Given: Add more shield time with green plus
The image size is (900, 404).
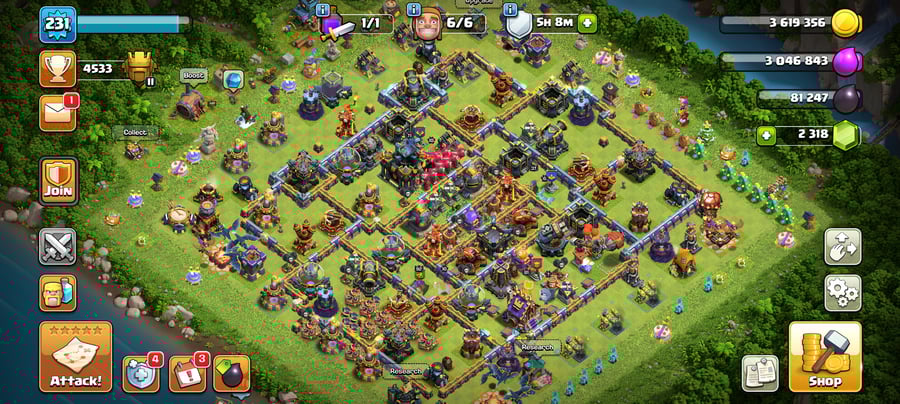Looking at the screenshot, I should coord(586,22).
